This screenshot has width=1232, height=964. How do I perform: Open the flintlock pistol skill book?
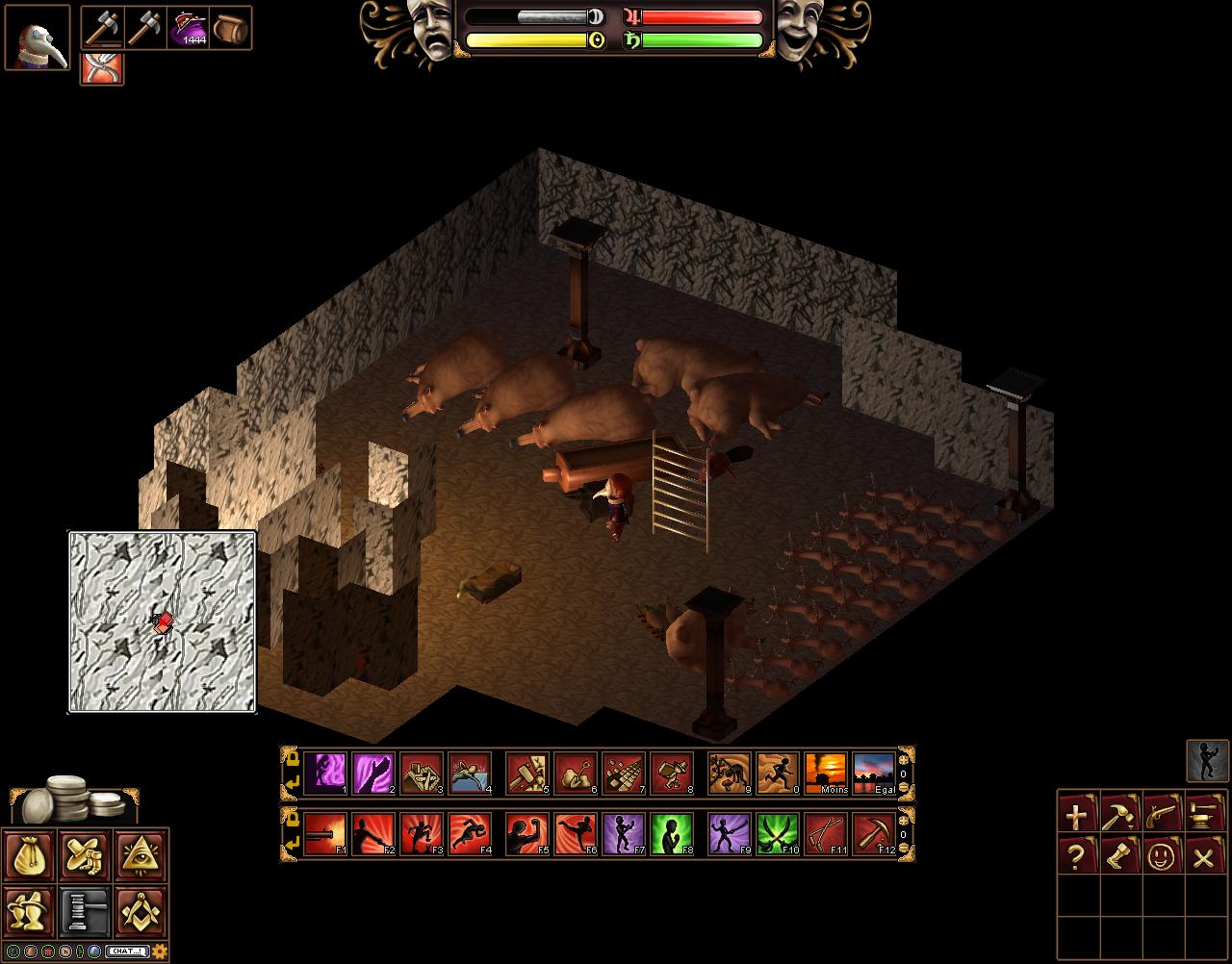(x=1162, y=814)
